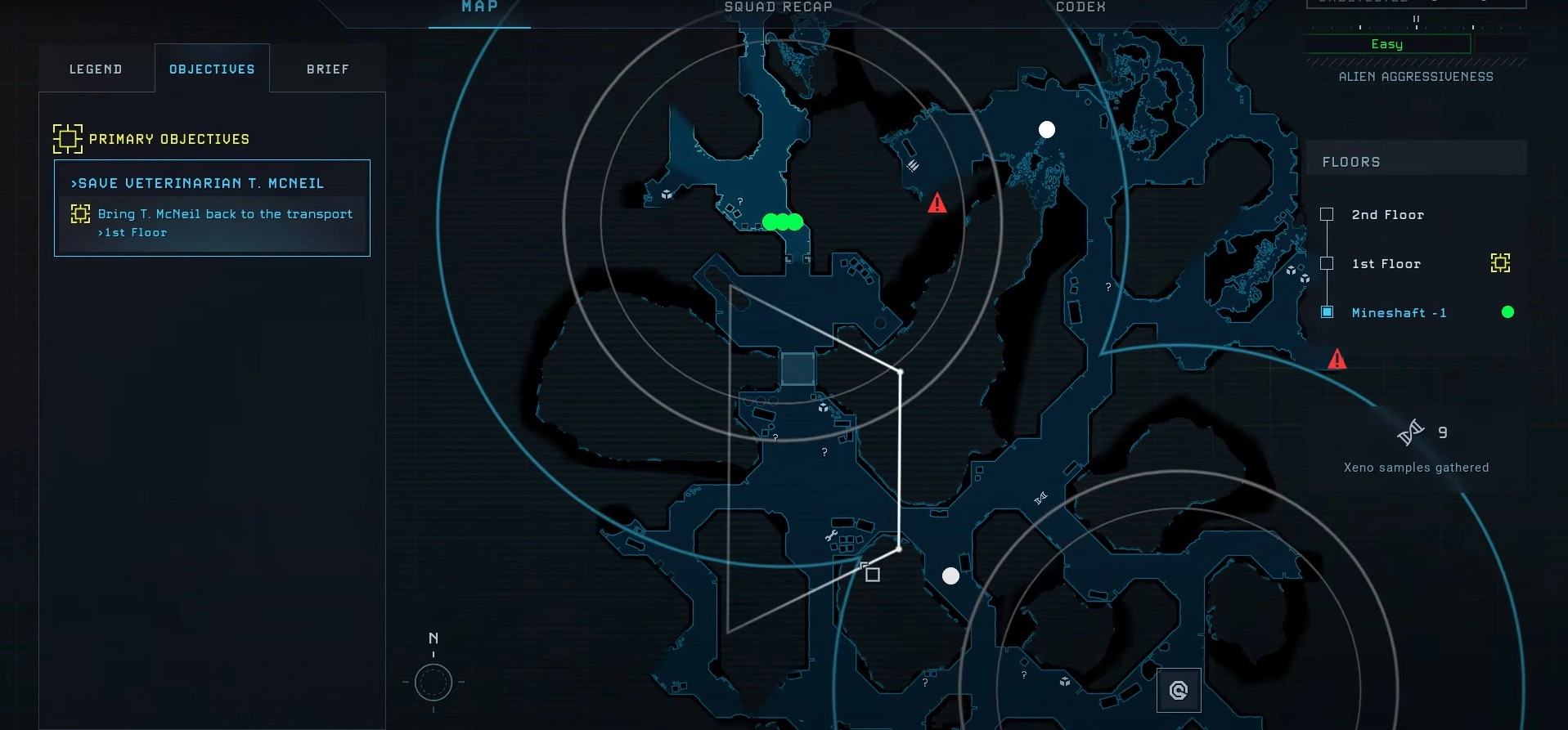1568x730 pixels.
Task: Select the yellow objective marker next to 1st Floor
Action: tap(1500, 263)
